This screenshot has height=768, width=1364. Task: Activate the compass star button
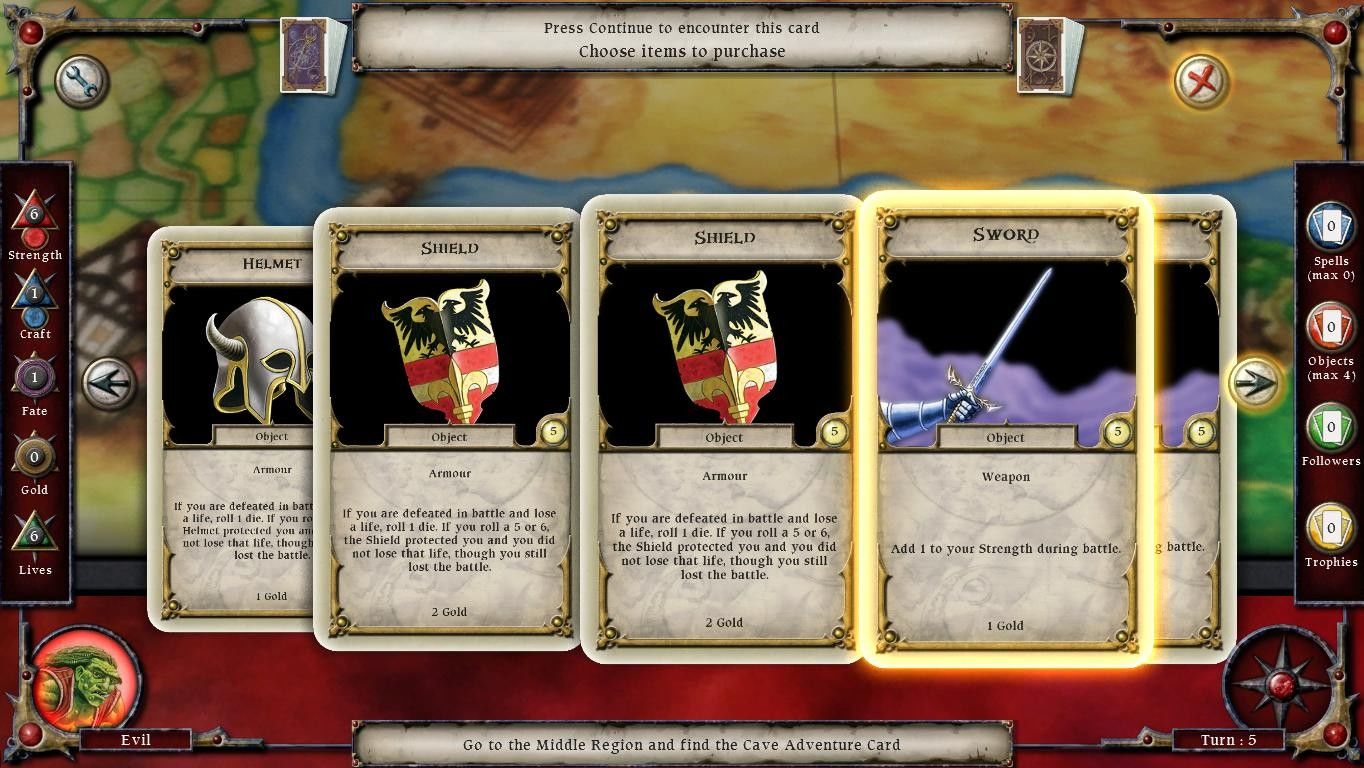click(1281, 684)
